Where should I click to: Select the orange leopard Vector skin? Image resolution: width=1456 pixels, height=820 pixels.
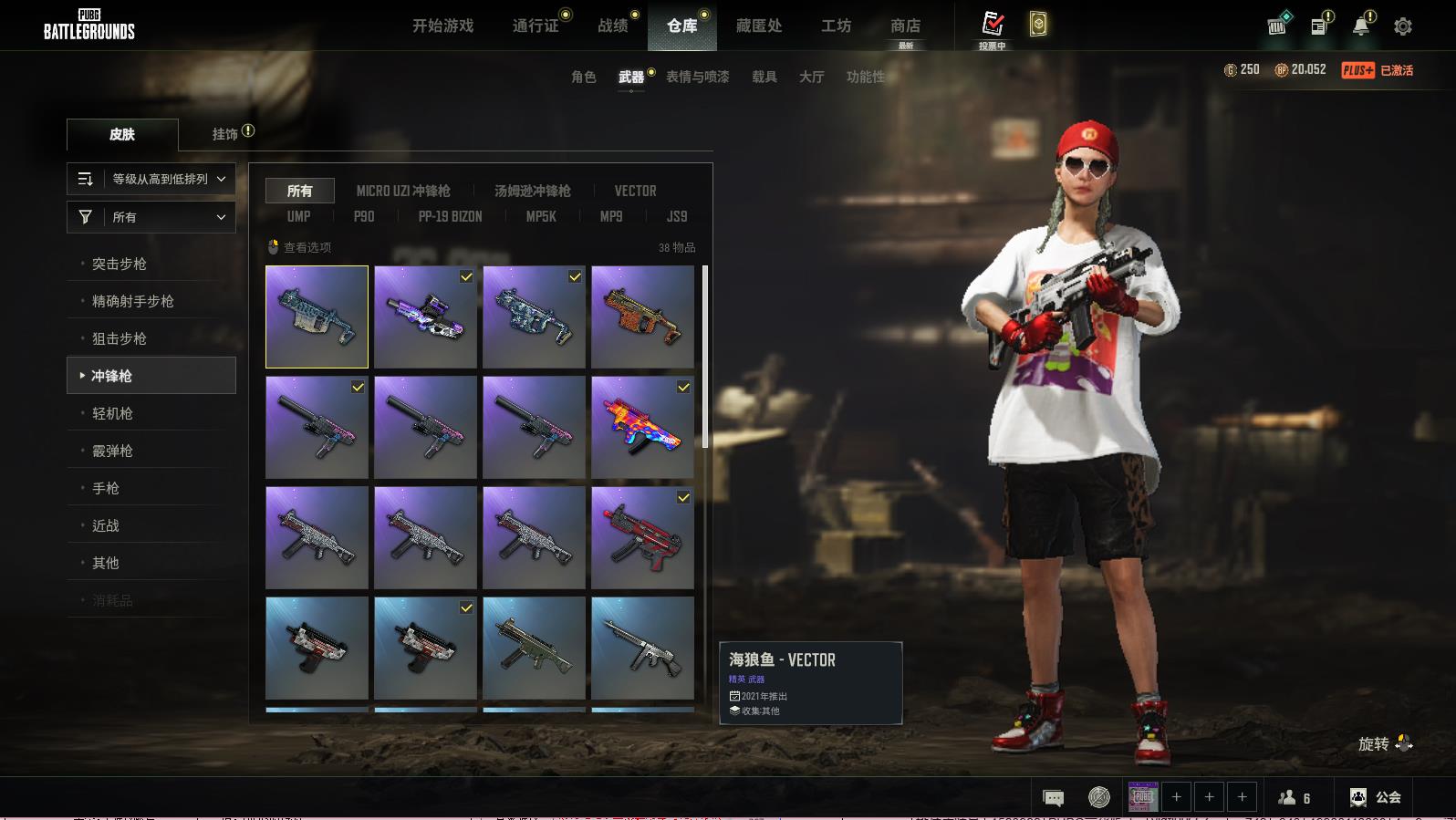[642, 317]
